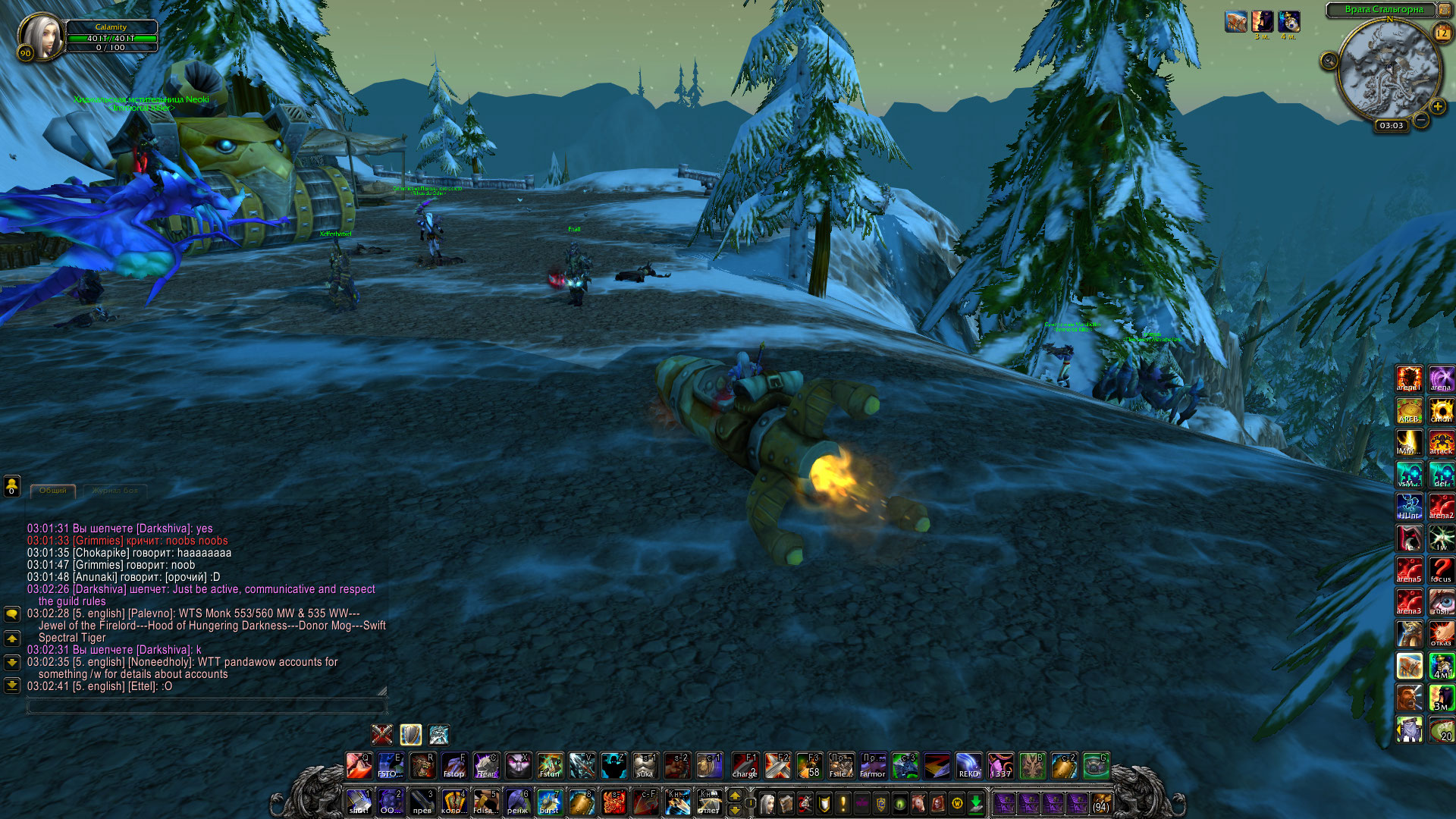Screen dimensions: 1456x819
Task: Click the chat message input box
Action: tap(206, 706)
